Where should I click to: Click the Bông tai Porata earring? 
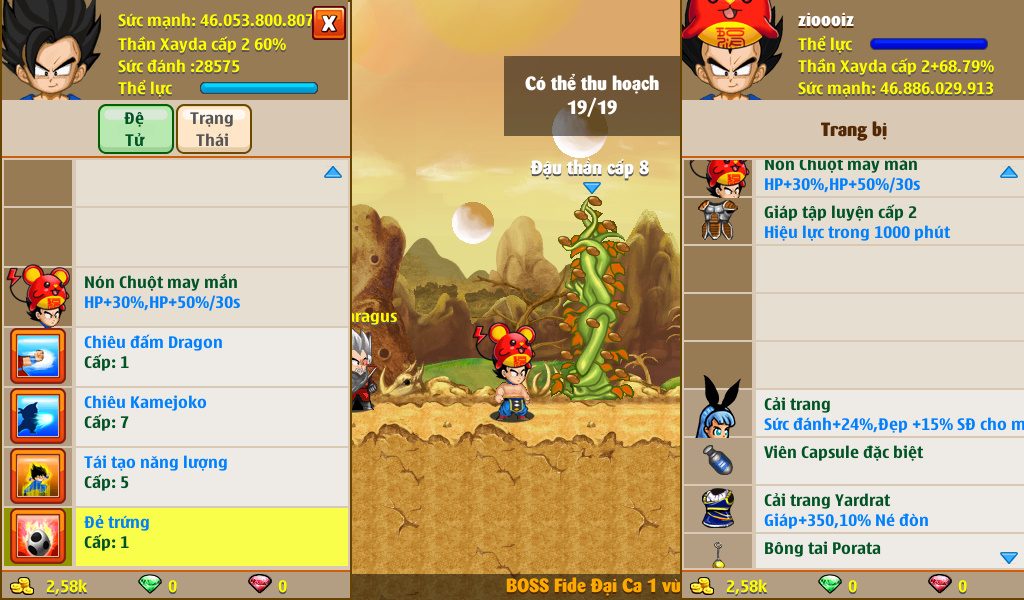(x=856, y=550)
